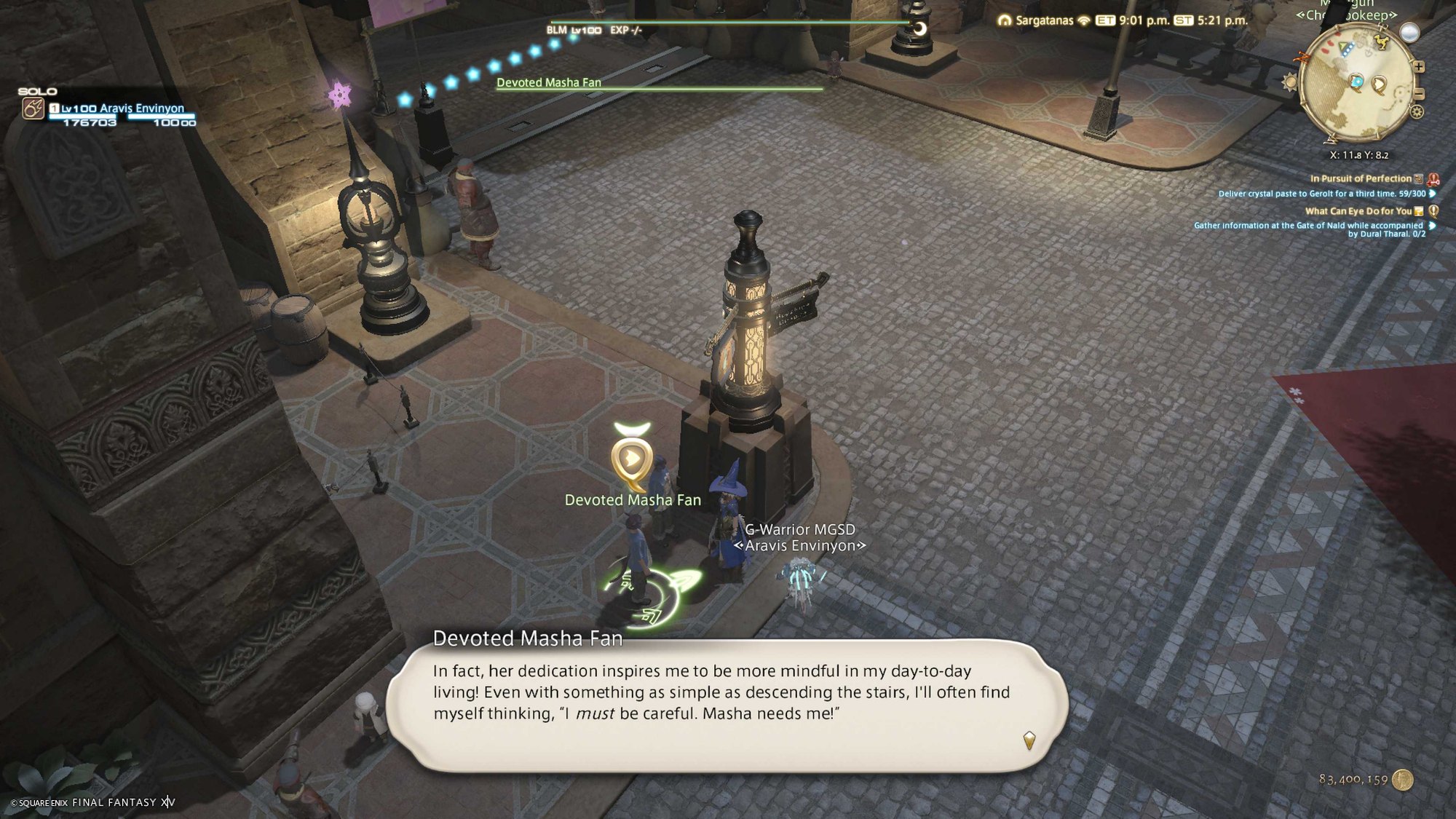Viewport: 1456px width, 819px height.
Task: Click the blue quest marker on minimap
Action: (1356, 82)
